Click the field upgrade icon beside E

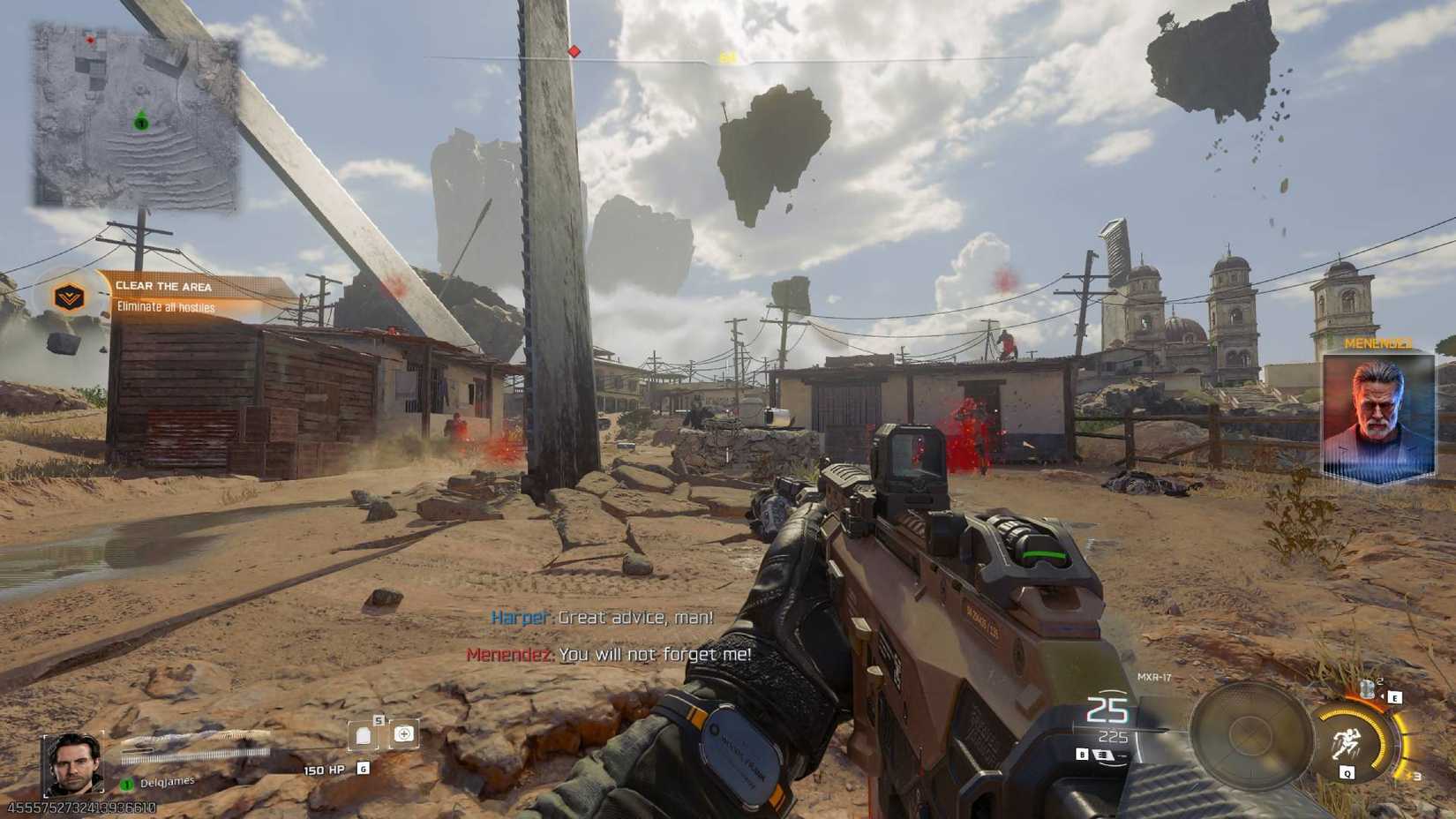(x=1366, y=688)
